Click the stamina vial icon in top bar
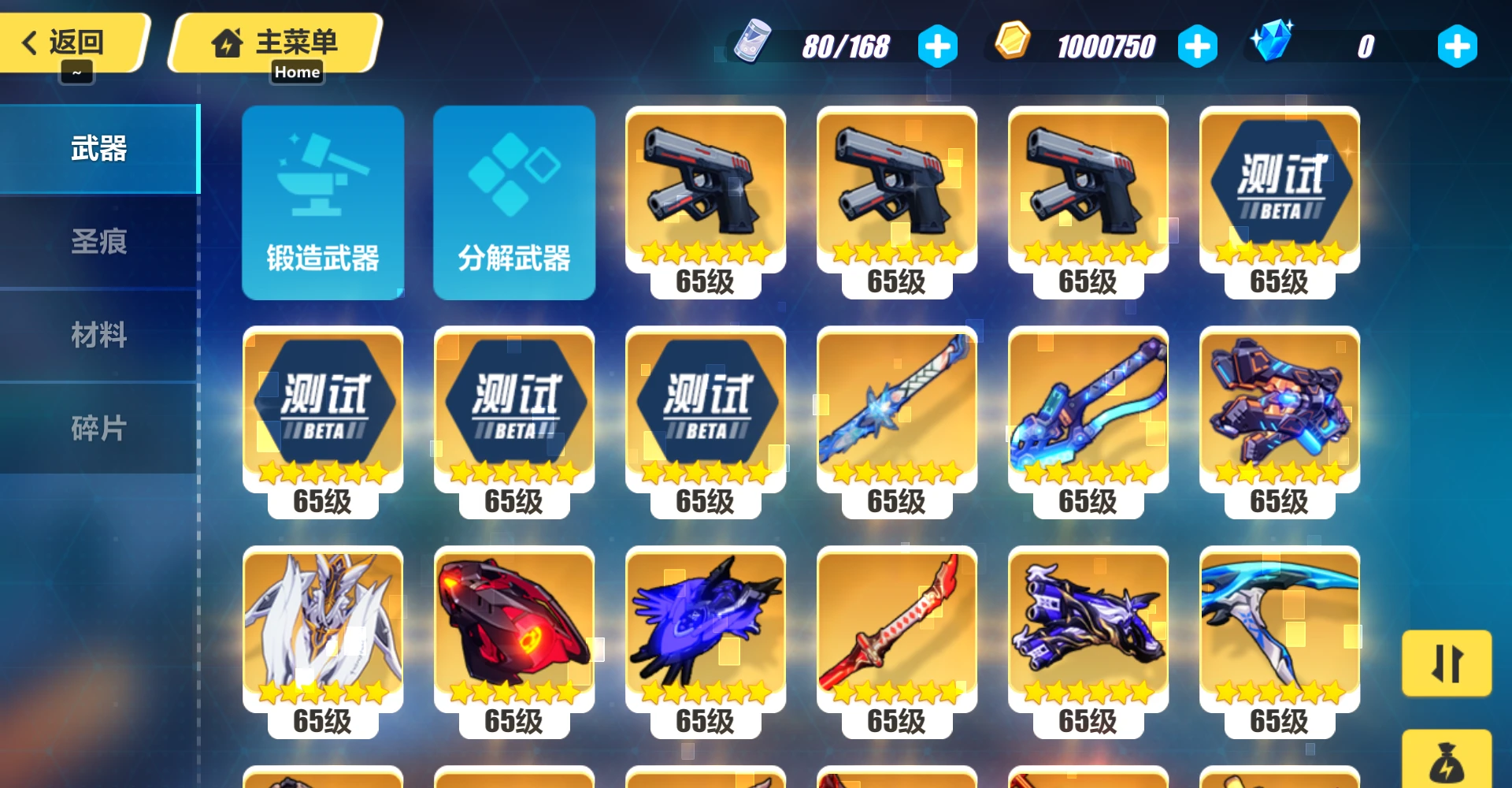 pyautogui.click(x=754, y=45)
